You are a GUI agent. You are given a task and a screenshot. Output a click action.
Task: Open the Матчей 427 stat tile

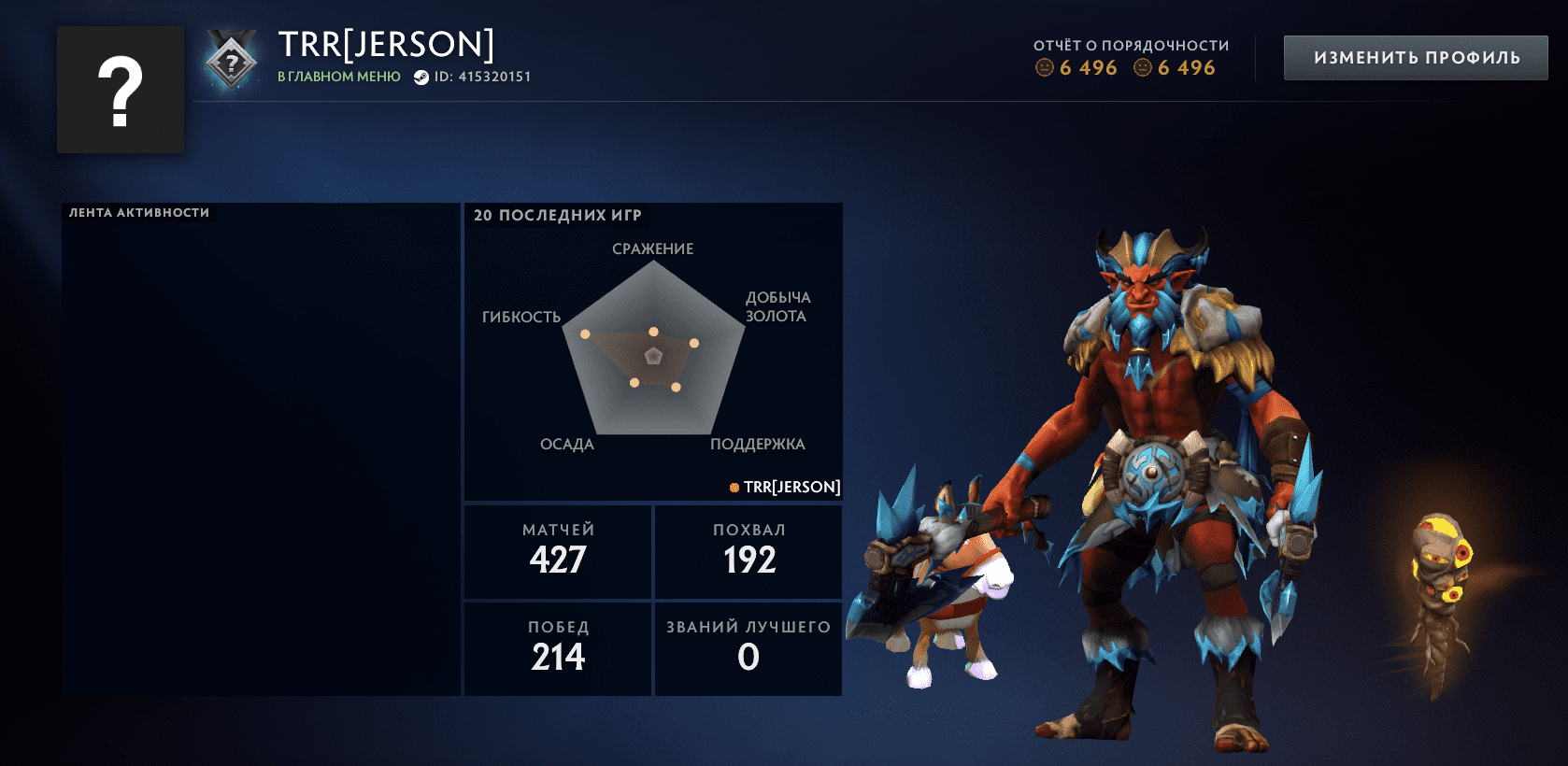tap(558, 551)
